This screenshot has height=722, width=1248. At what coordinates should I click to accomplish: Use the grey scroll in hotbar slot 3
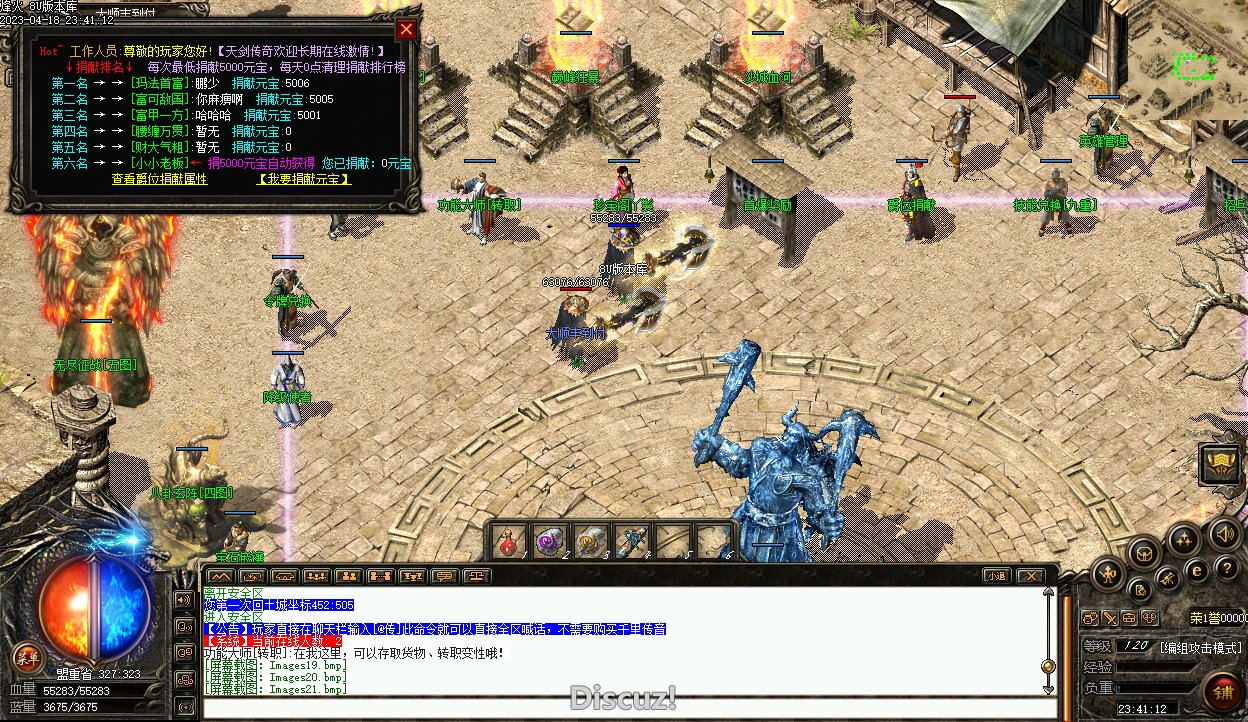(590, 542)
